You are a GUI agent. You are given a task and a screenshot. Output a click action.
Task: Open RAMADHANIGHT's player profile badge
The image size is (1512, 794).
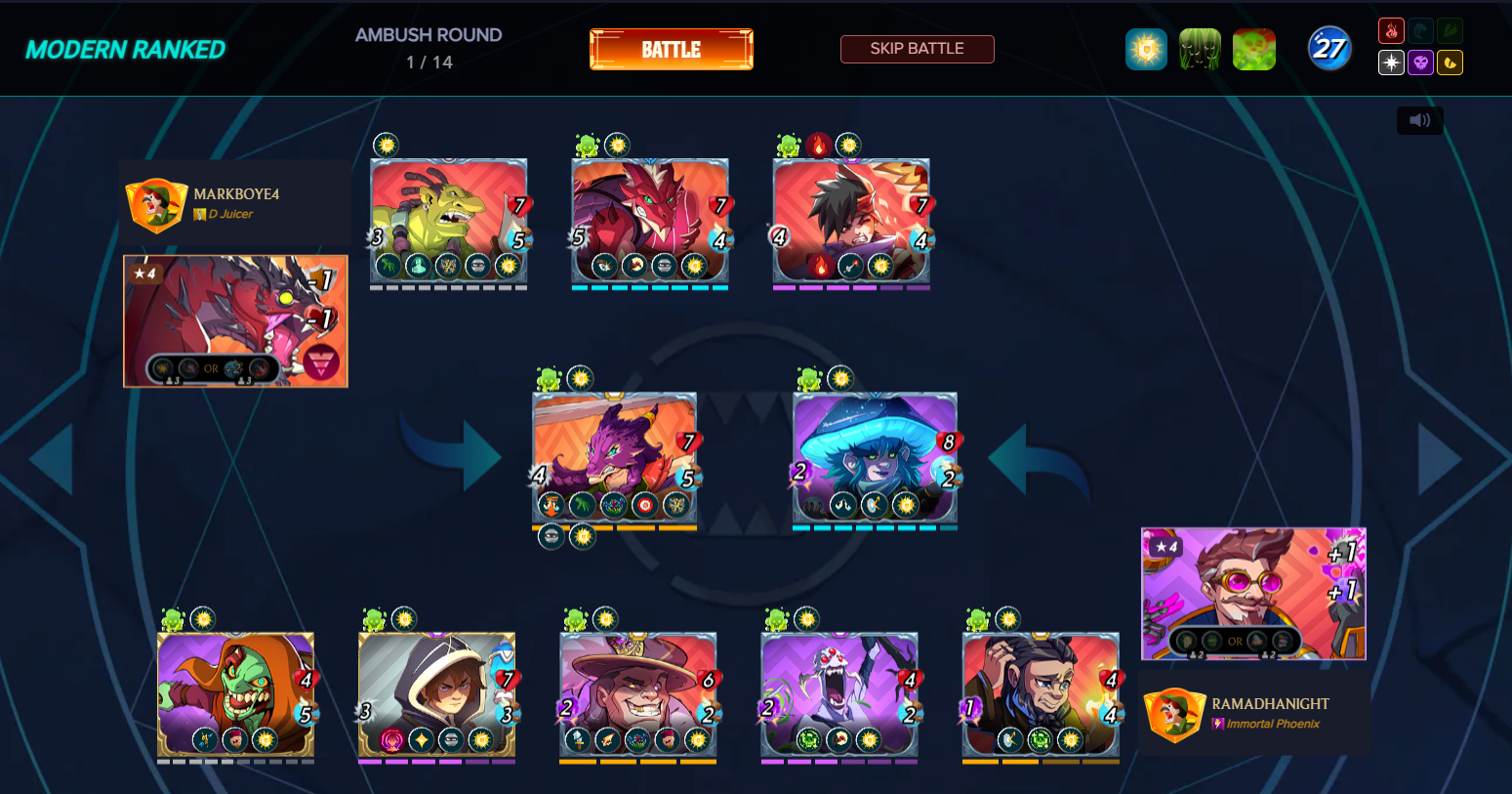[1174, 713]
